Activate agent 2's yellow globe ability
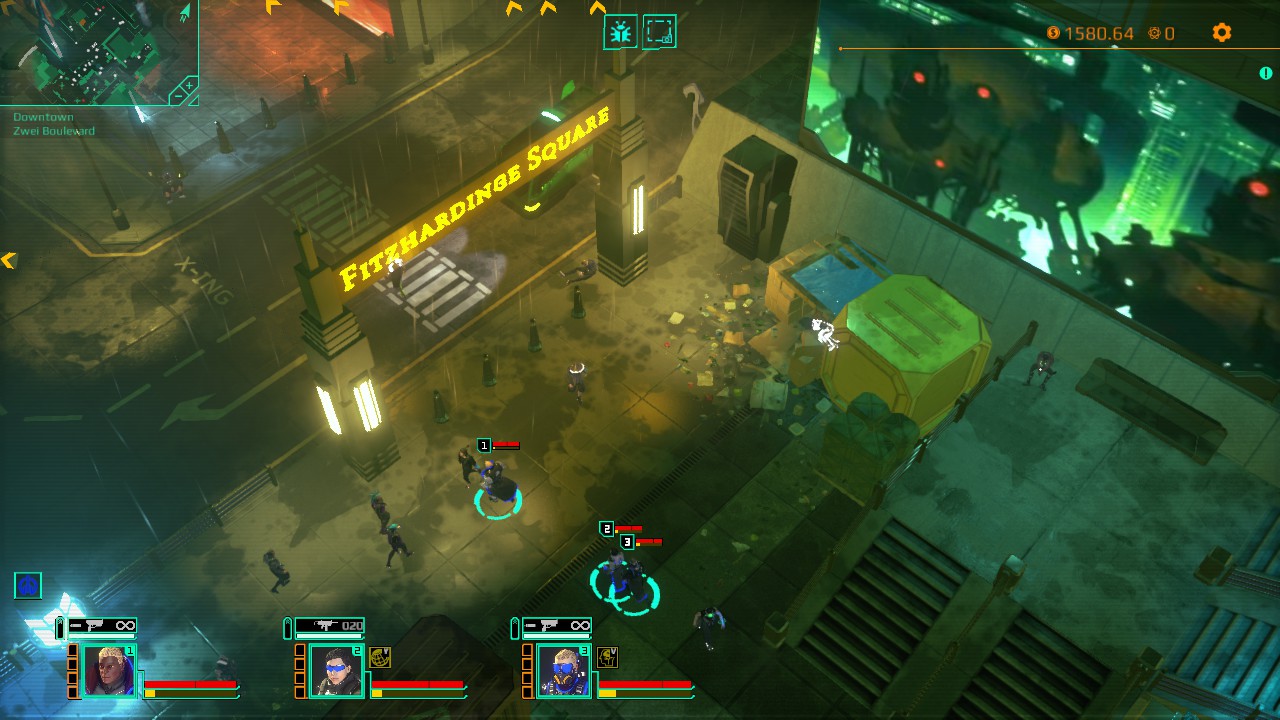 (x=380, y=657)
